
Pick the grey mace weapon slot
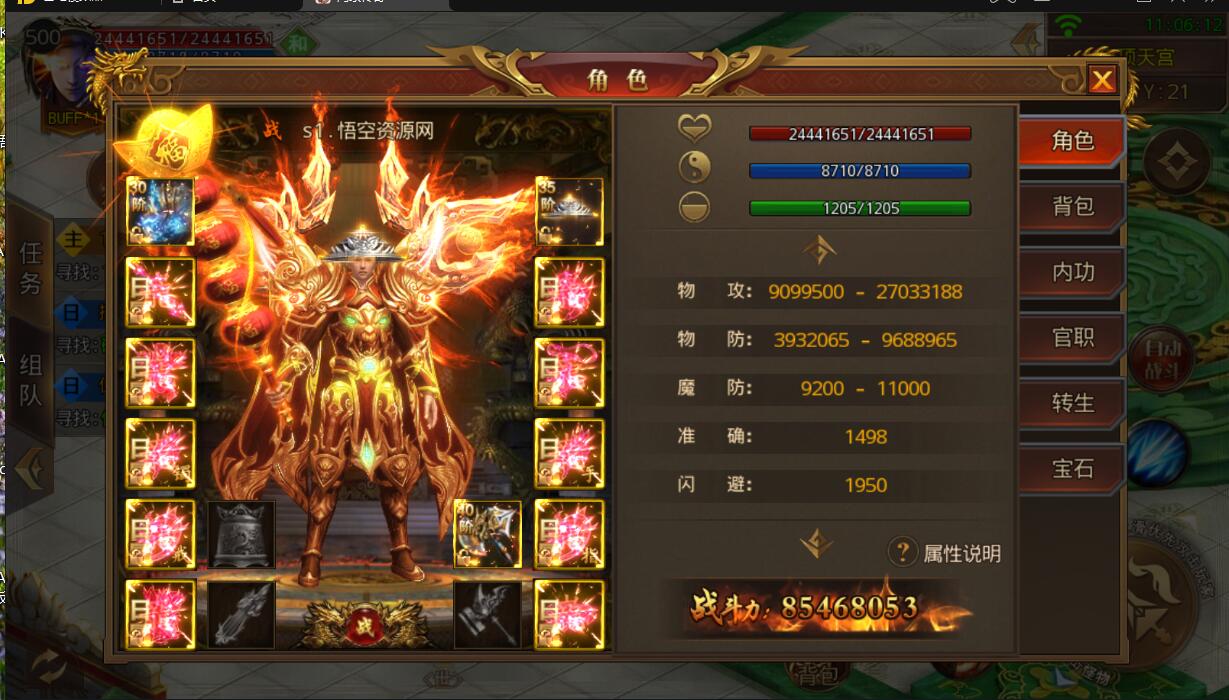(241, 614)
